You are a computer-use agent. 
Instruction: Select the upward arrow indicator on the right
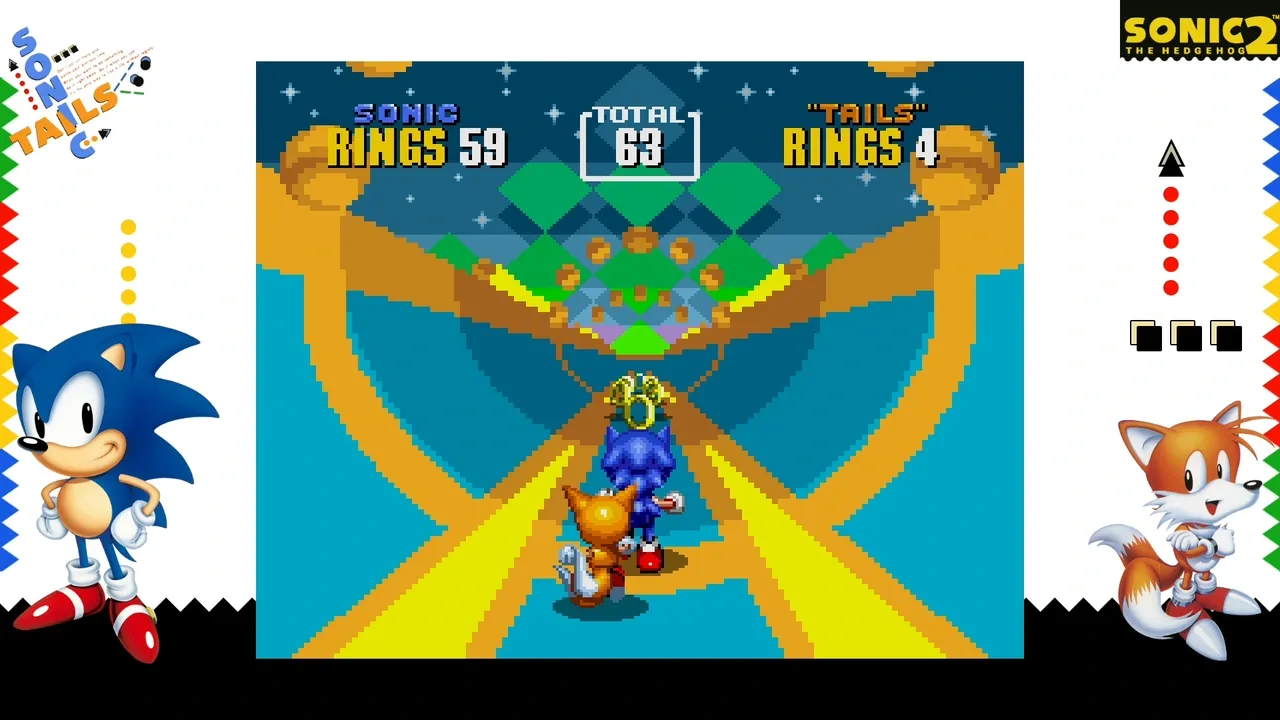coord(1171,160)
